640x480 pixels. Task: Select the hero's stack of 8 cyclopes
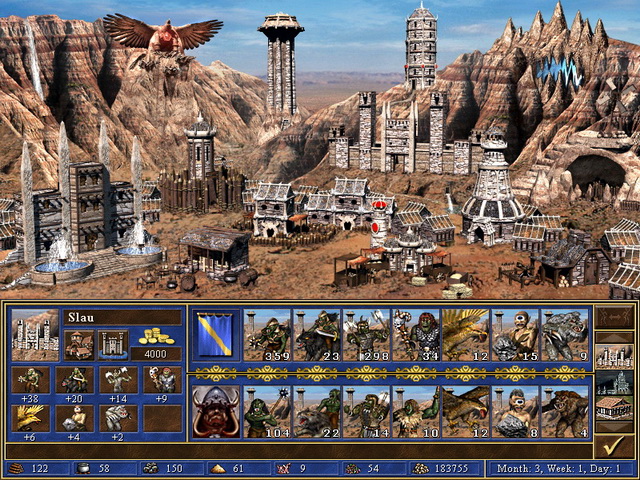coord(515,412)
